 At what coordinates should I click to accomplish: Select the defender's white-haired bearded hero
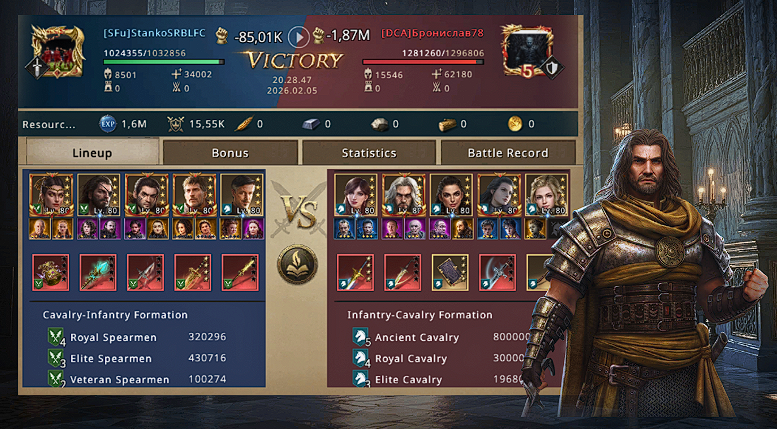pyautogui.click(x=402, y=195)
